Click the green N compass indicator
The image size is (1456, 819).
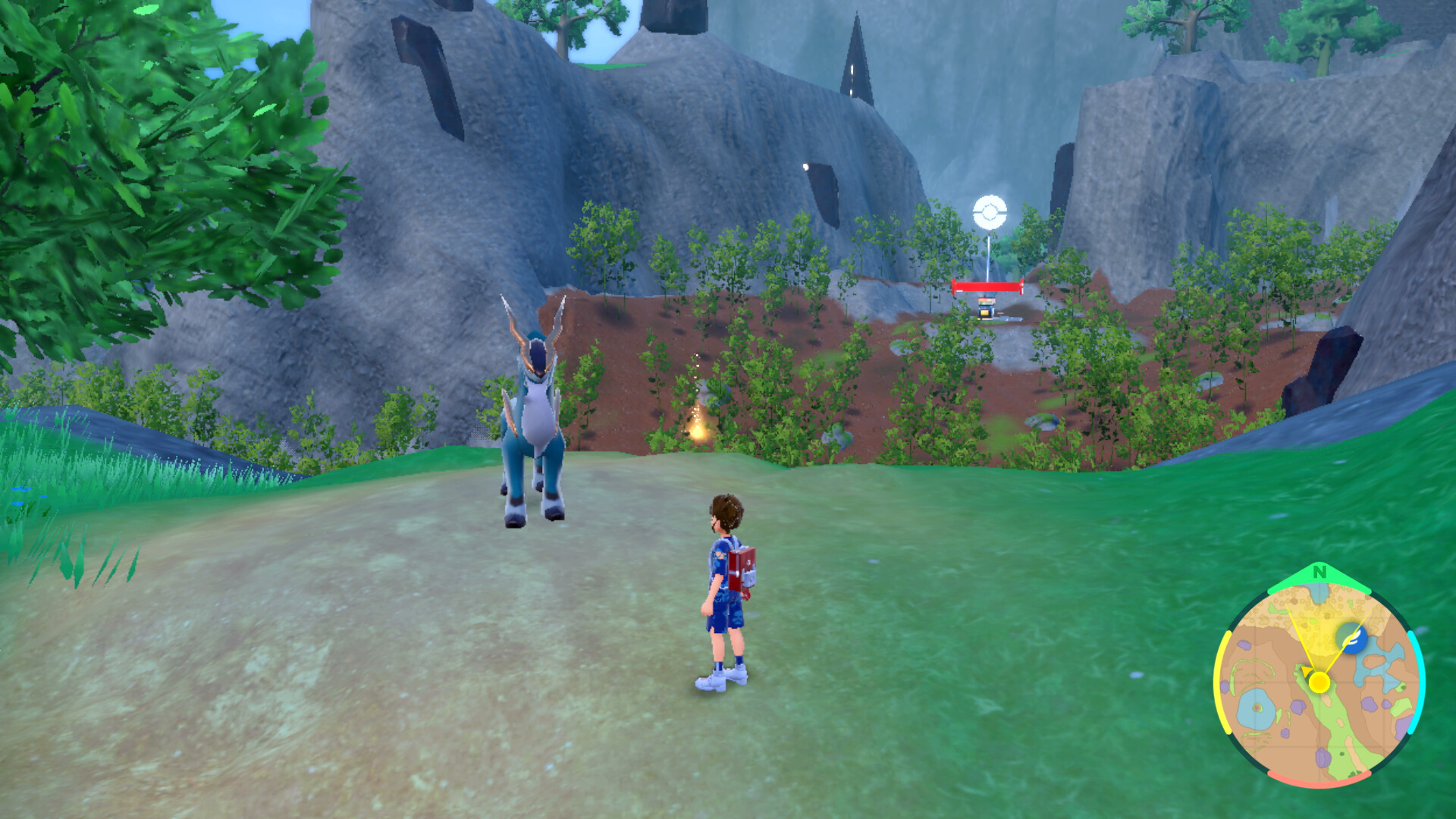[x=1319, y=573]
